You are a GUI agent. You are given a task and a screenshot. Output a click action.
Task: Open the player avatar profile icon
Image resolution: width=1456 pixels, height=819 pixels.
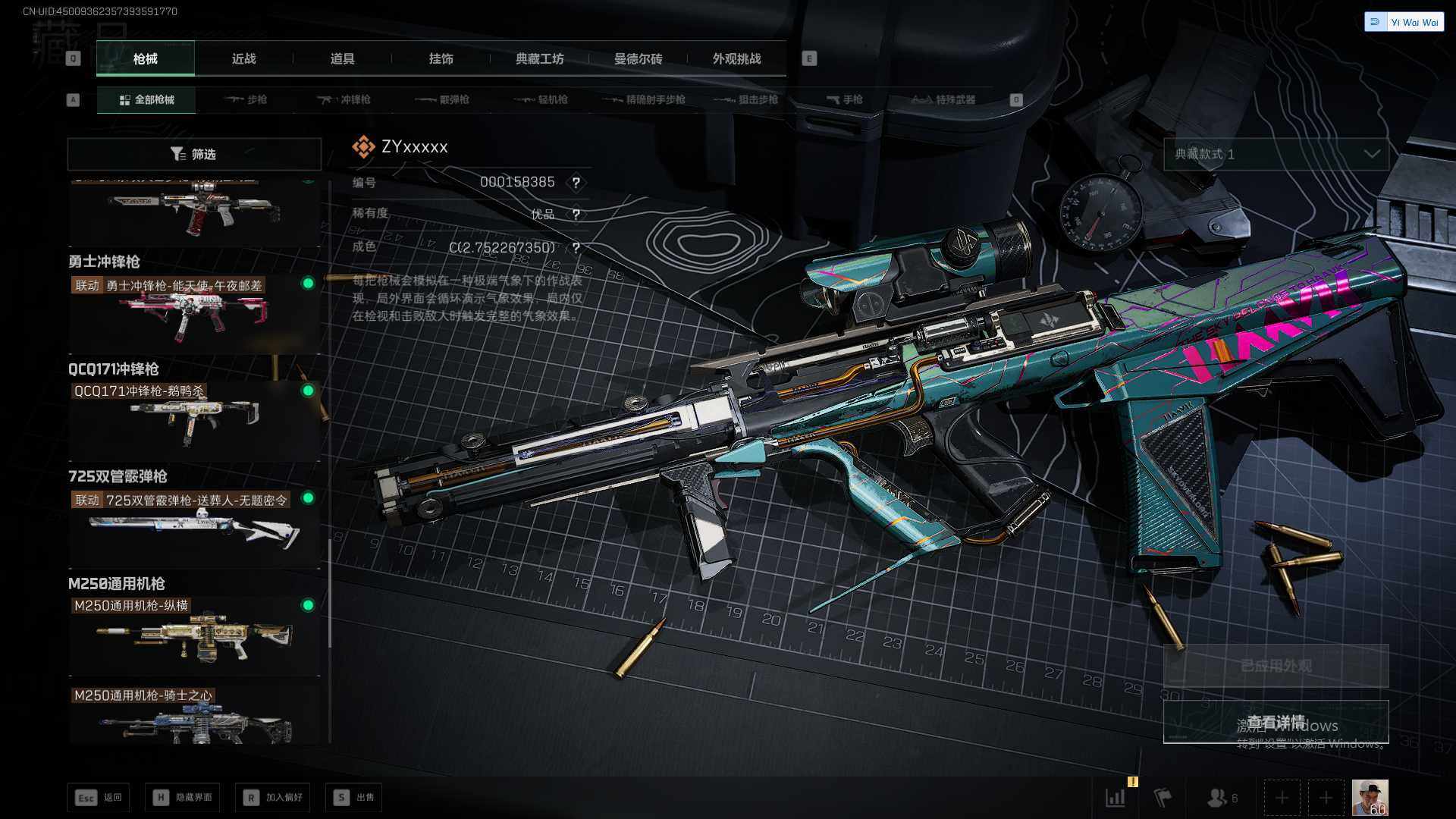point(1370,797)
